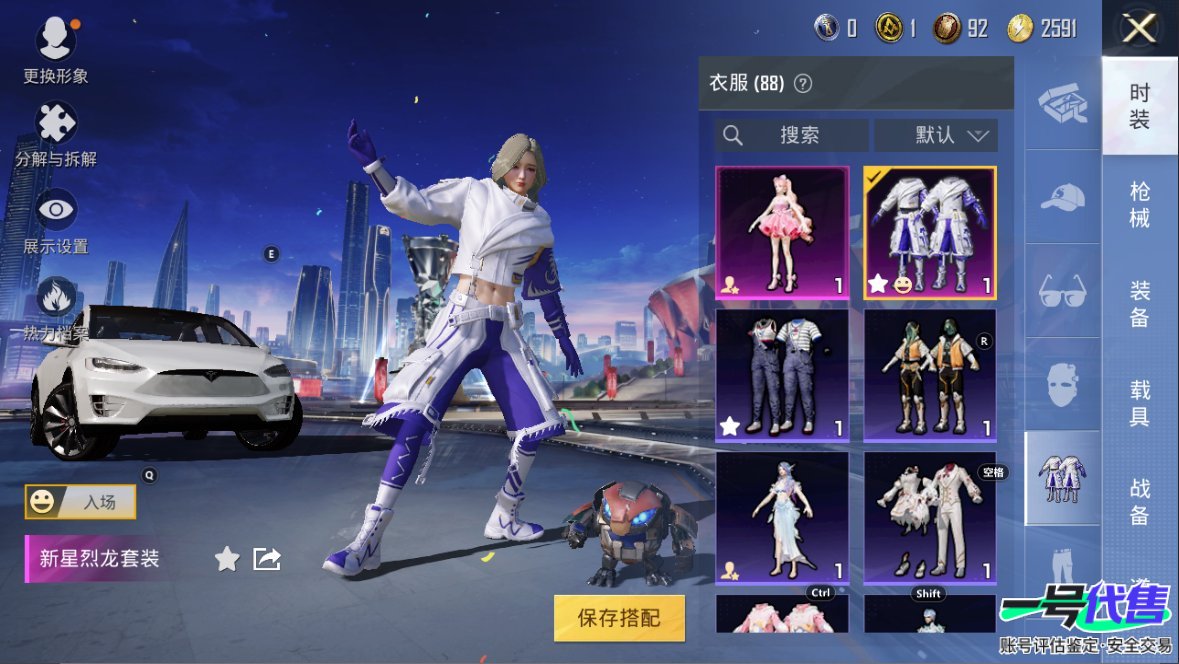Click the 入场 entrance emote button
This screenshot has width=1179, height=664.
click(81, 502)
